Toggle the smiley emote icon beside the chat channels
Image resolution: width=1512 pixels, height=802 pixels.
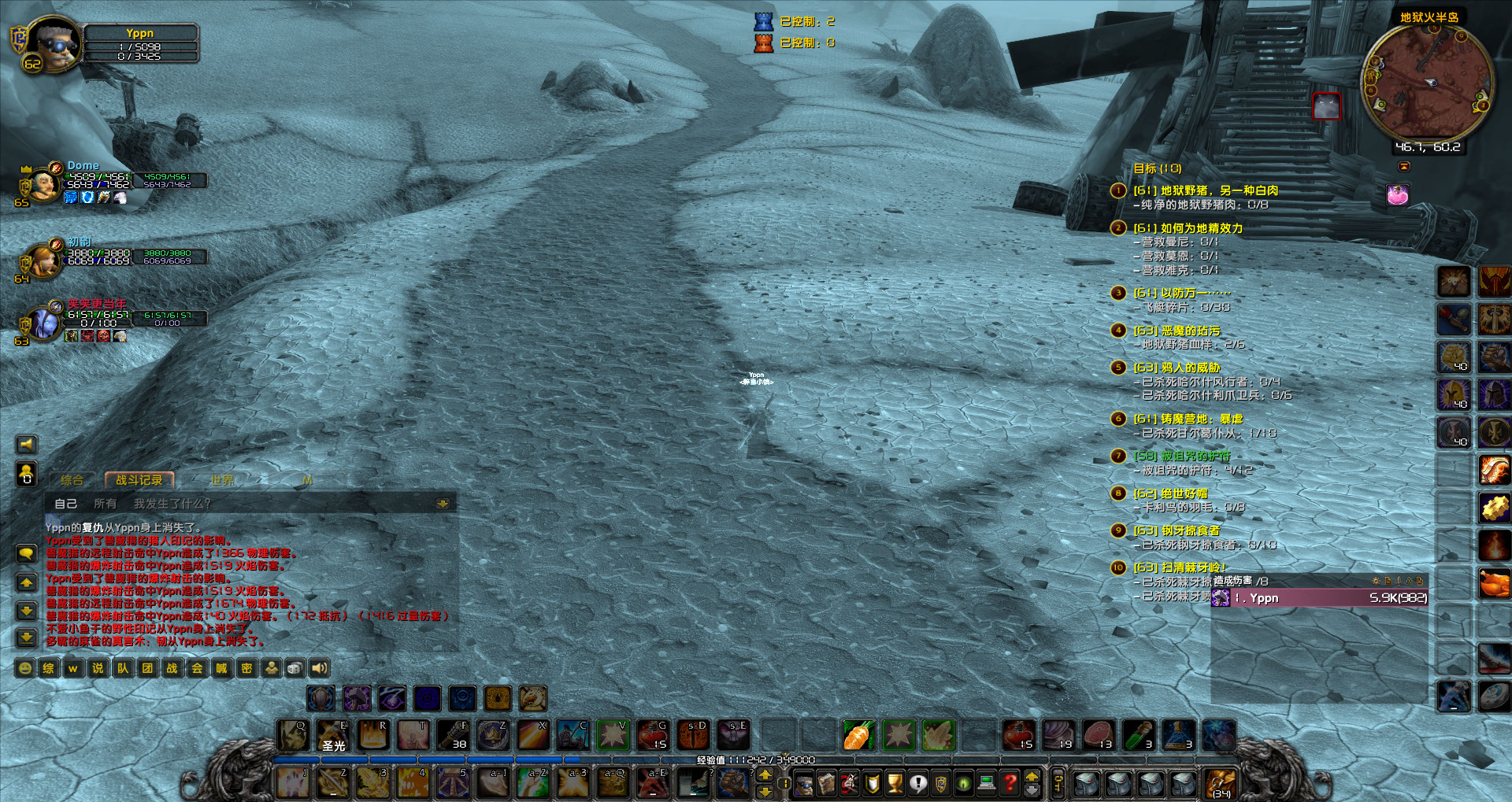click(24, 668)
